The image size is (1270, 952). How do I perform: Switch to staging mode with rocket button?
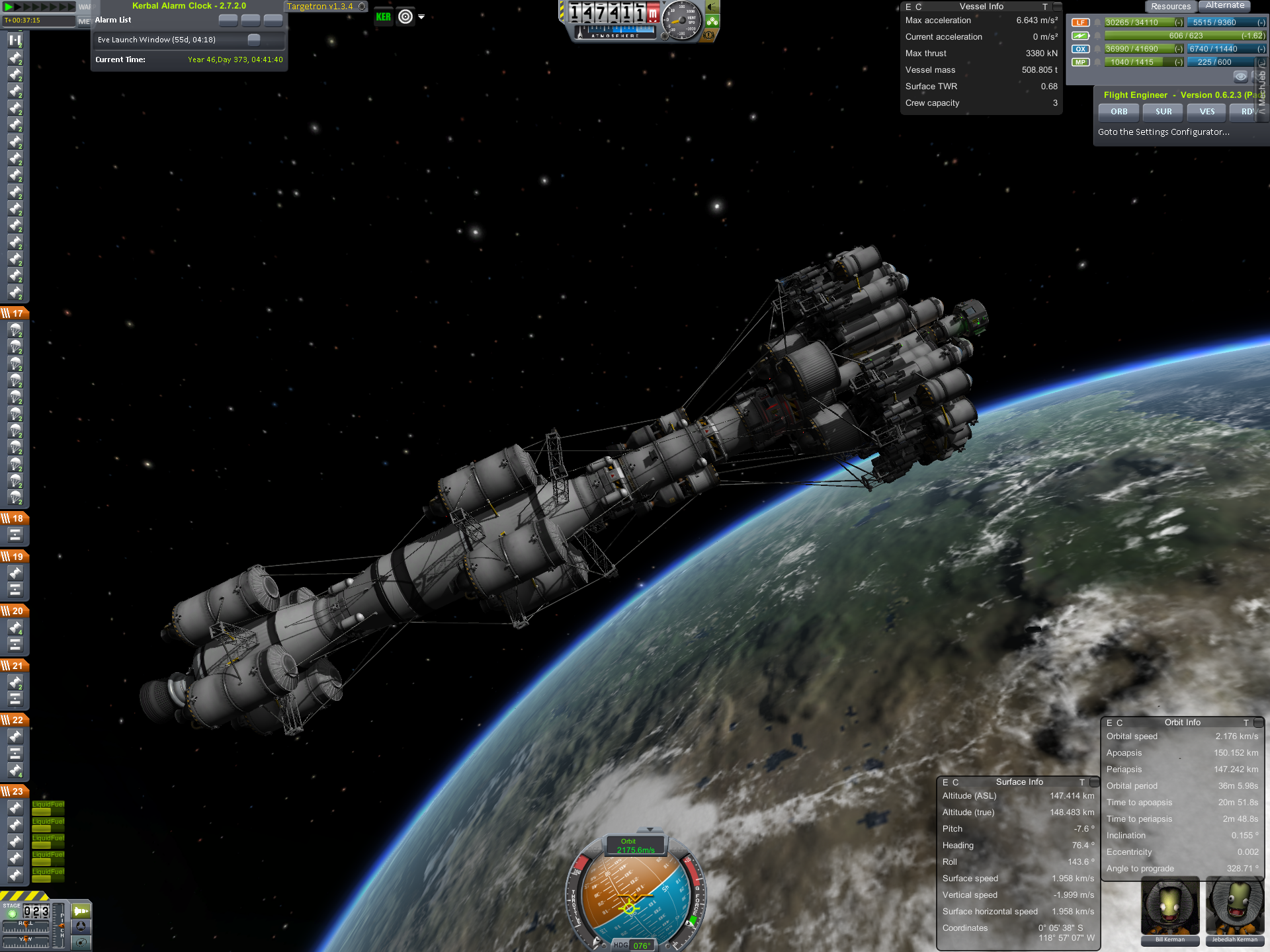tap(81, 911)
